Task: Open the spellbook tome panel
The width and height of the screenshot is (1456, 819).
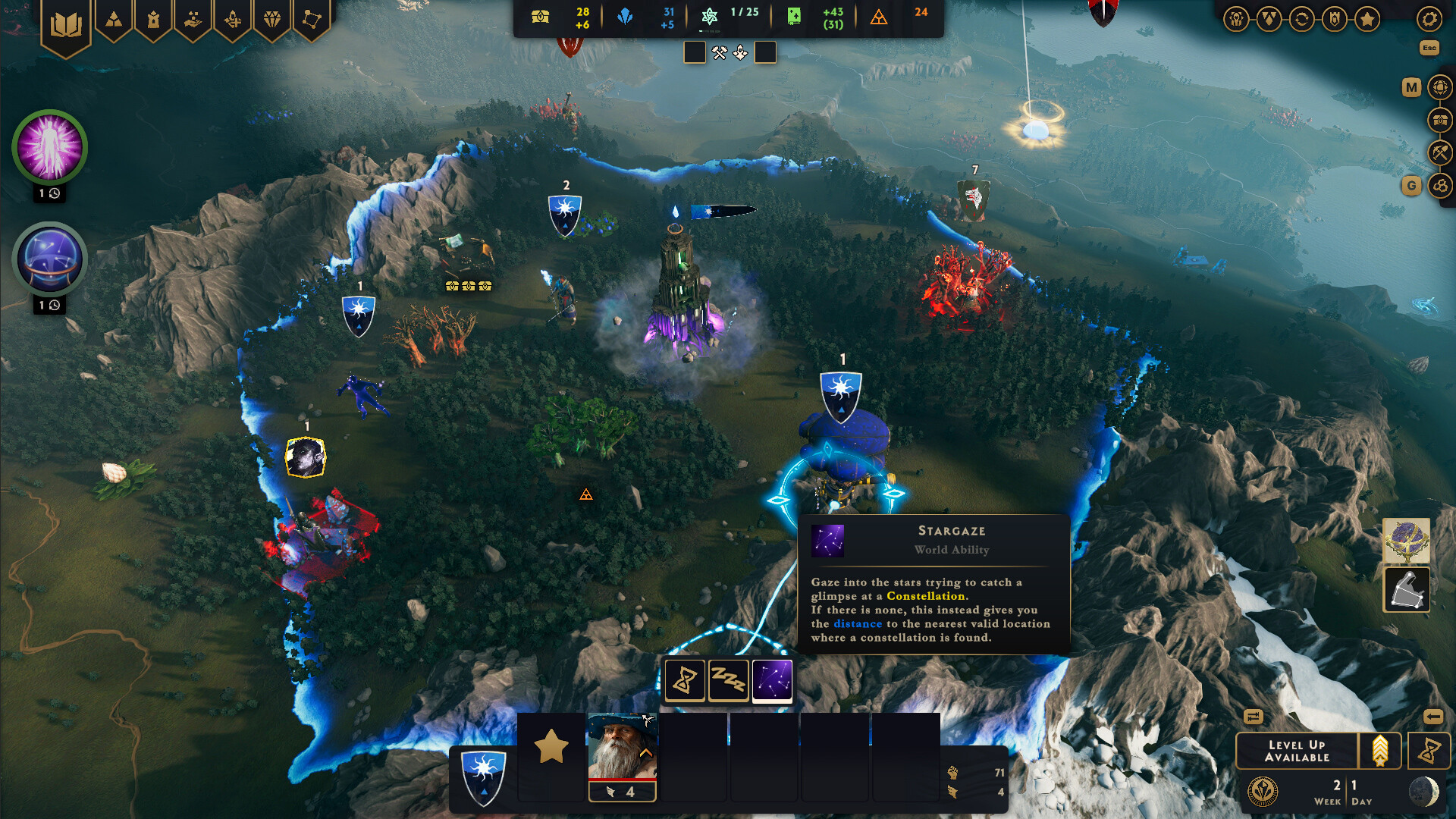Action: pos(66,19)
